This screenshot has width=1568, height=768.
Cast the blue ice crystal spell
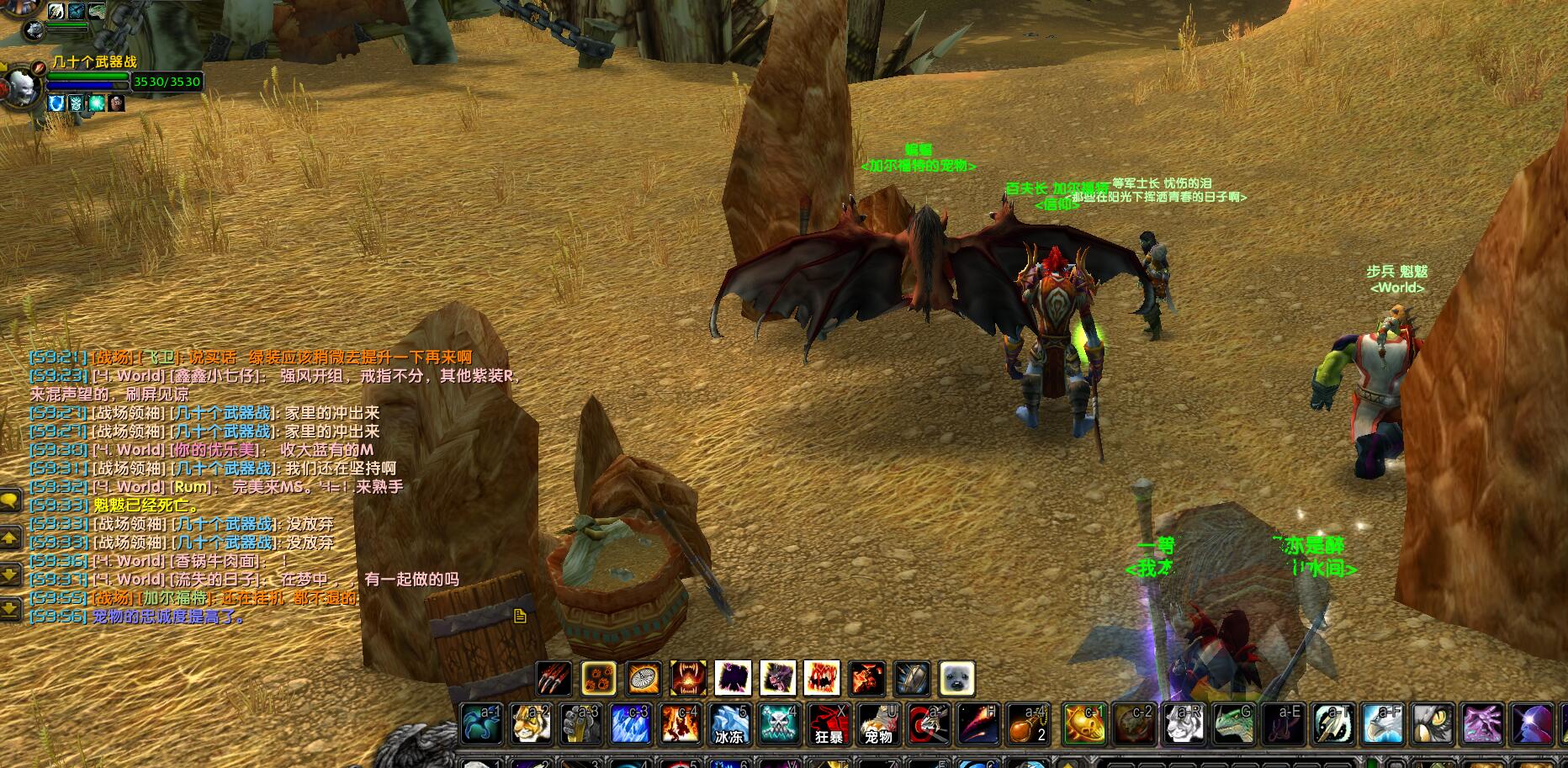pyautogui.click(x=630, y=724)
